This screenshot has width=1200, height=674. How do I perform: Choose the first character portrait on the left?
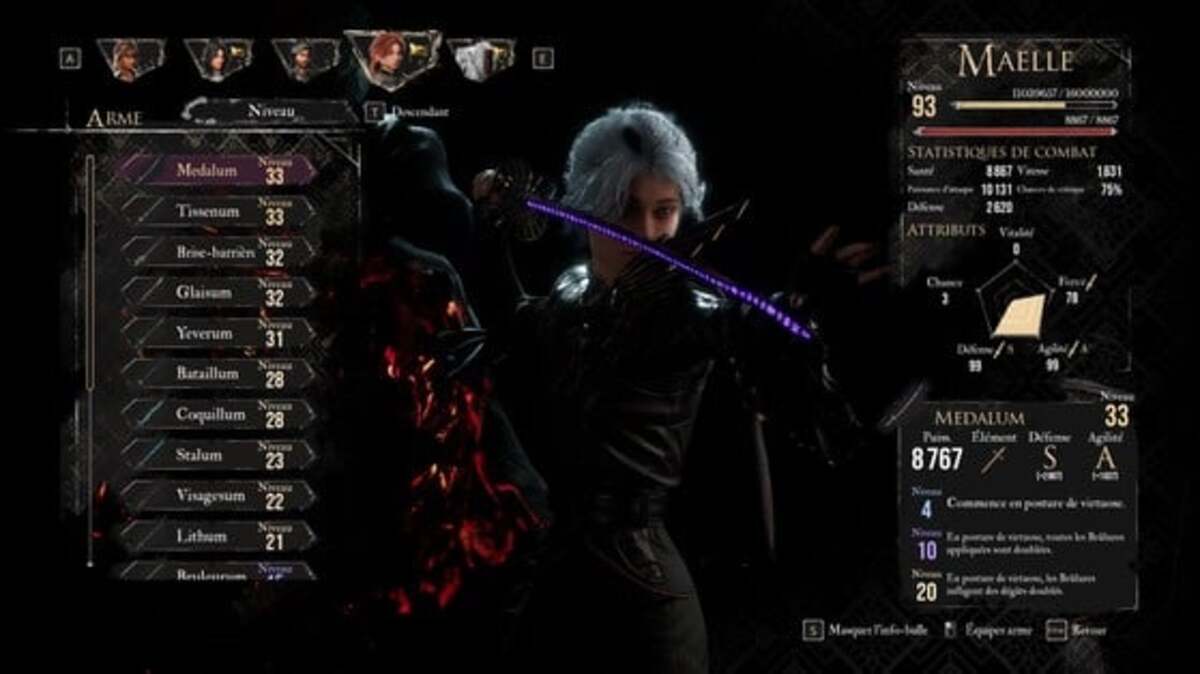click(129, 60)
